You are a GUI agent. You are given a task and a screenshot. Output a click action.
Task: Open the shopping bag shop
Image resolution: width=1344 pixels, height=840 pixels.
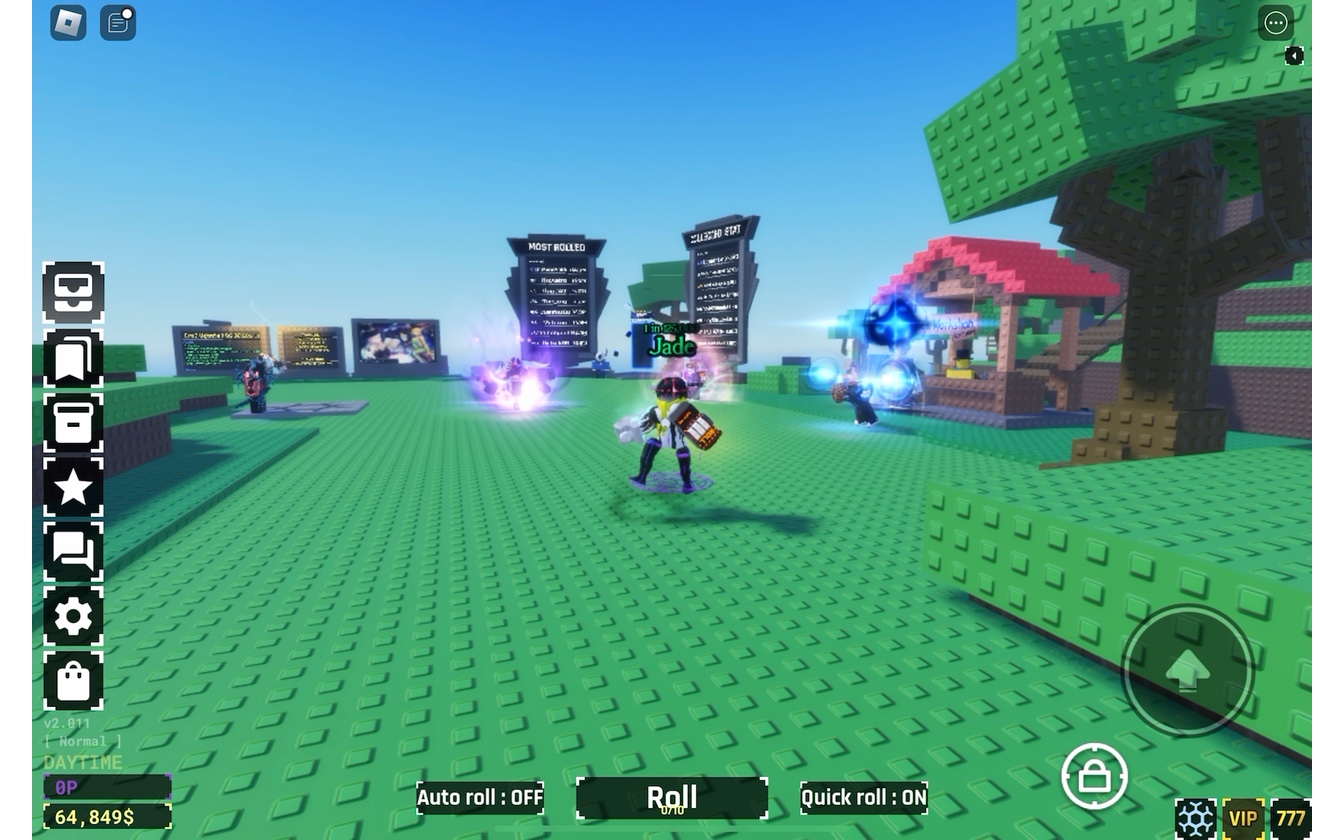[x=73, y=683]
